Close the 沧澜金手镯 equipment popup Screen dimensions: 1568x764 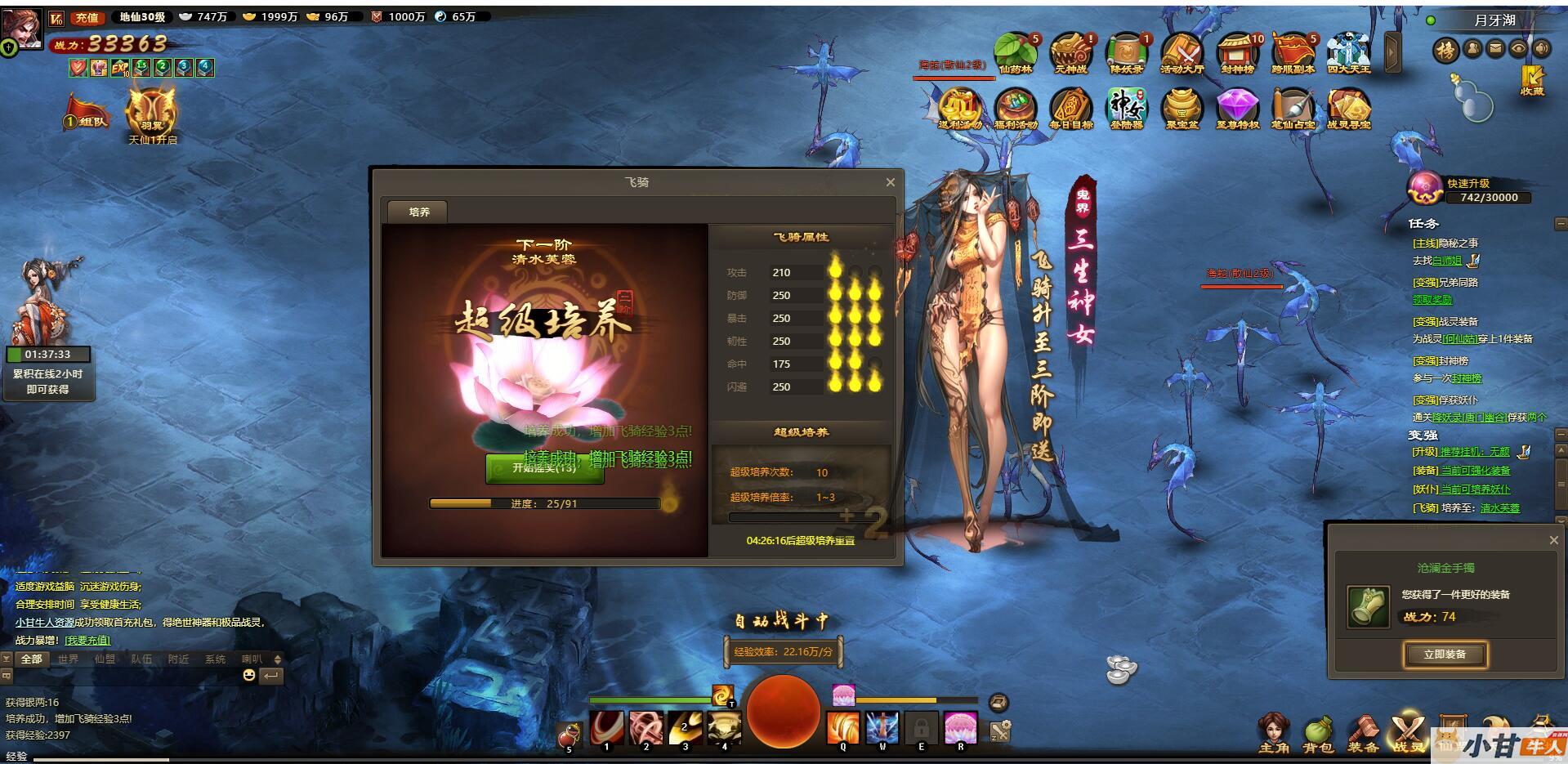pos(1553,540)
